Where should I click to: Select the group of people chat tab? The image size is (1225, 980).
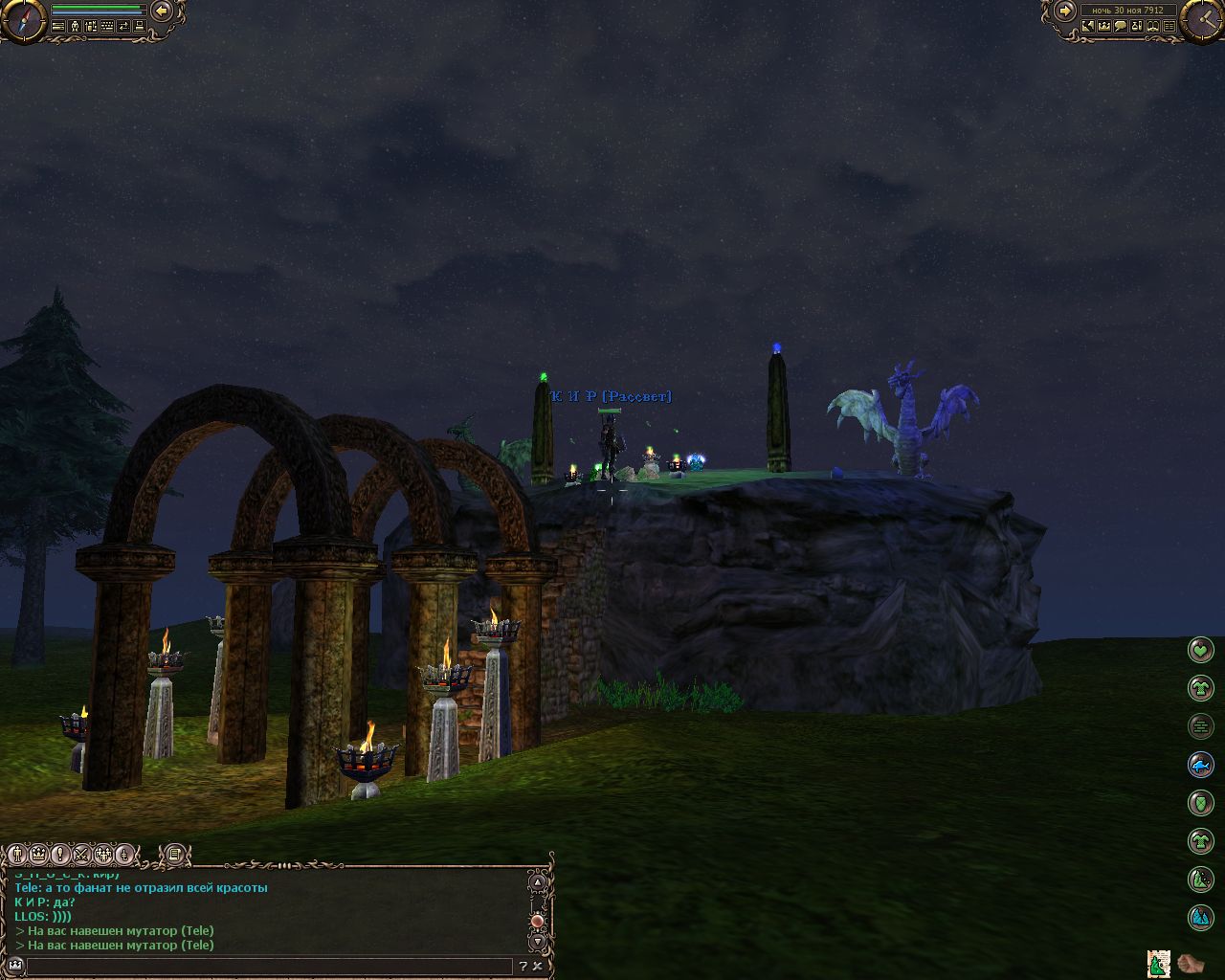point(104,854)
